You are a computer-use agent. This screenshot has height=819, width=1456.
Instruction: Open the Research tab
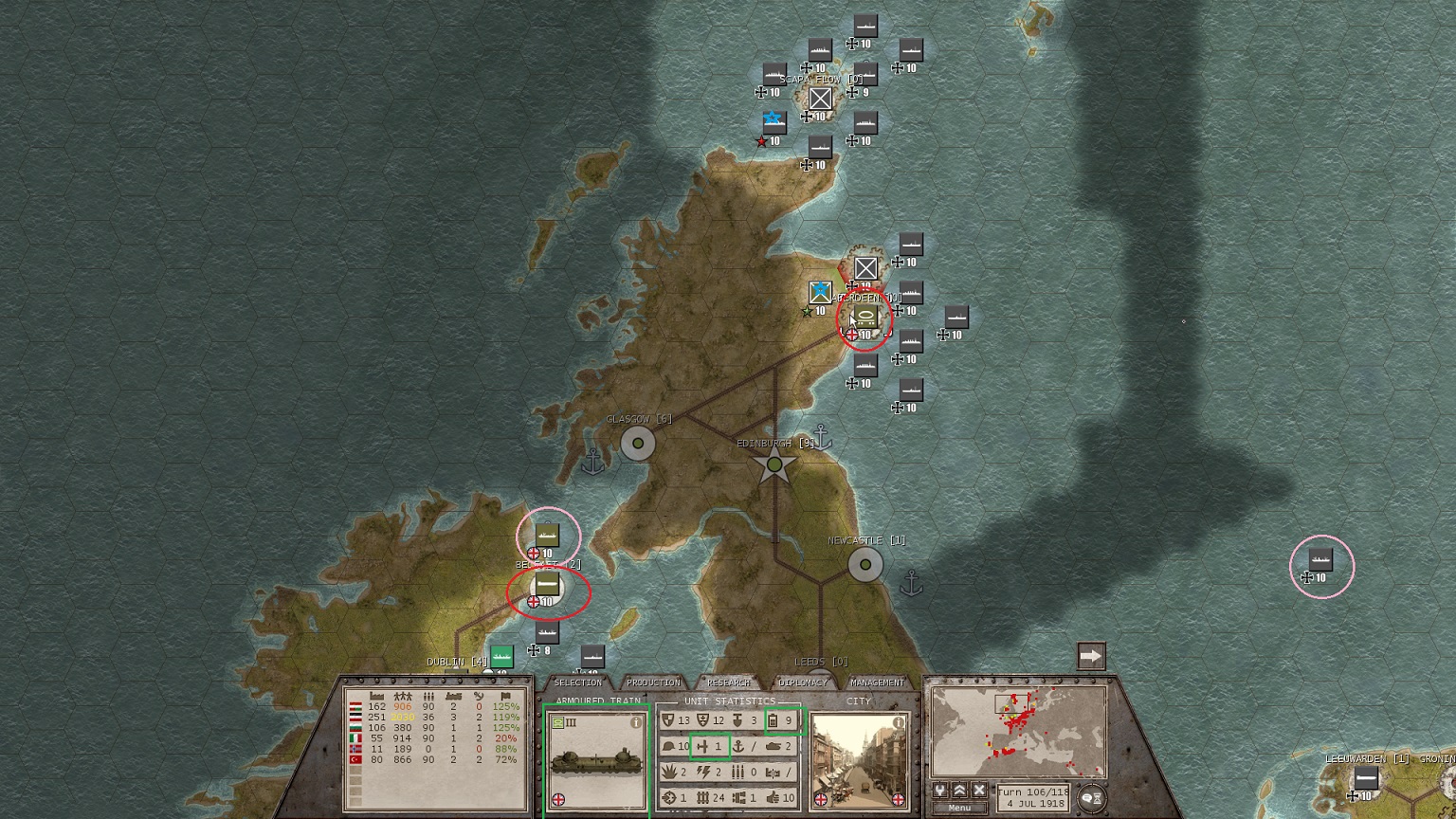tap(728, 682)
